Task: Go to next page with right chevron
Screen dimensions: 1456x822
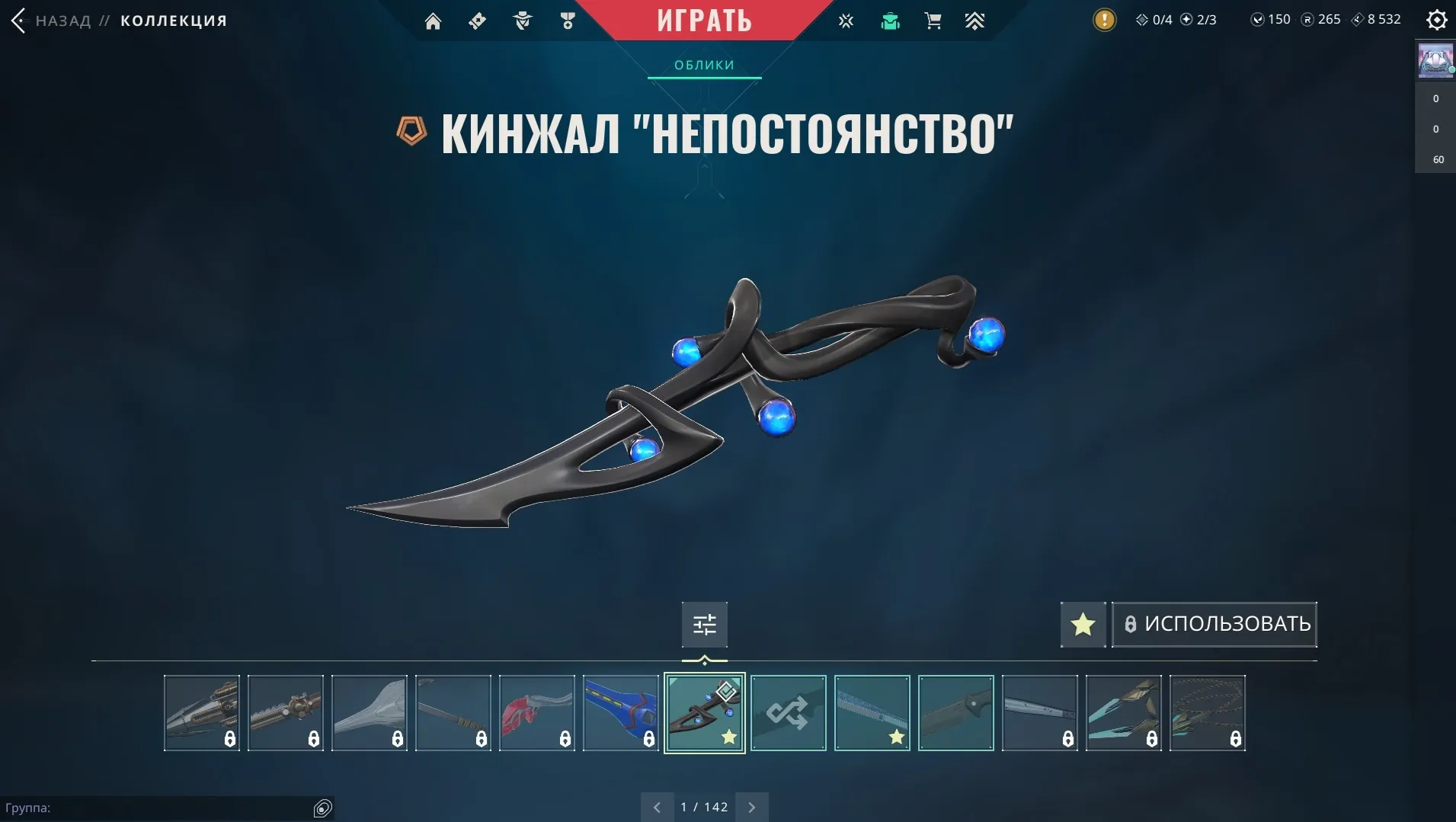Action: [752, 806]
